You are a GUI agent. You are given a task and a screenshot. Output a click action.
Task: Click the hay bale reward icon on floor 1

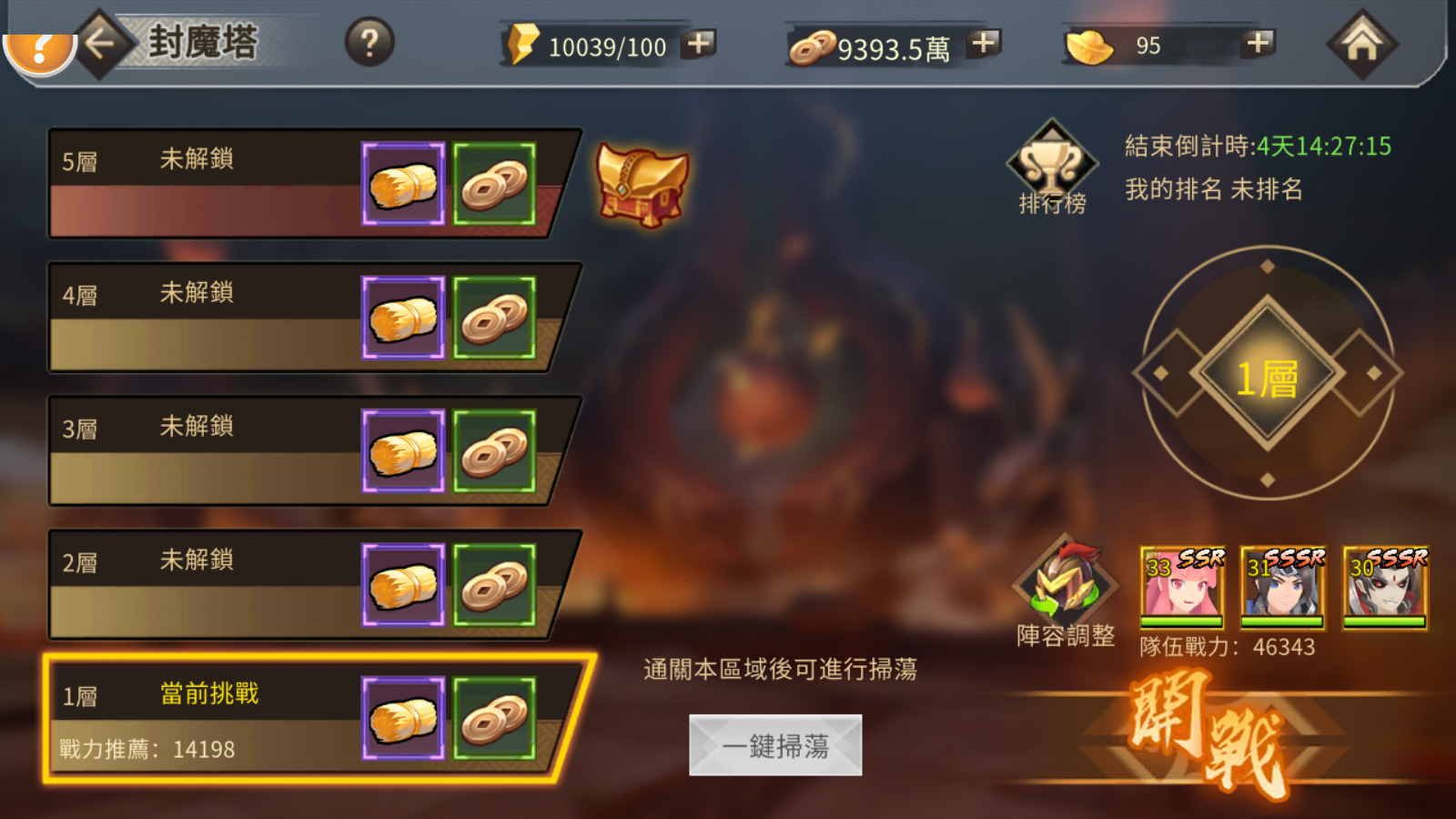(403, 719)
